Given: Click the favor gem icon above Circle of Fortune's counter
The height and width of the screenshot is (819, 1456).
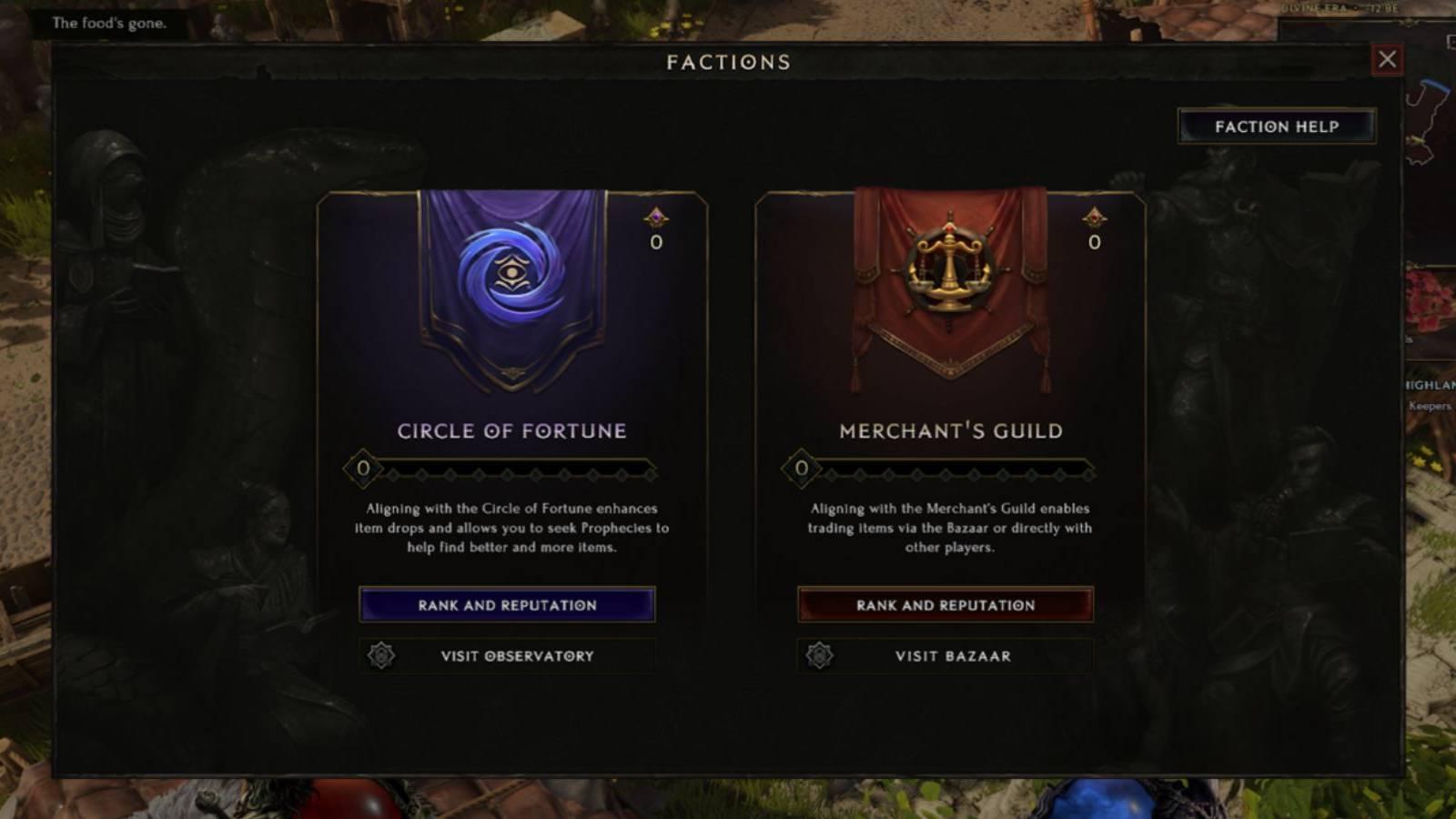Looking at the screenshot, I should click(654, 216).
